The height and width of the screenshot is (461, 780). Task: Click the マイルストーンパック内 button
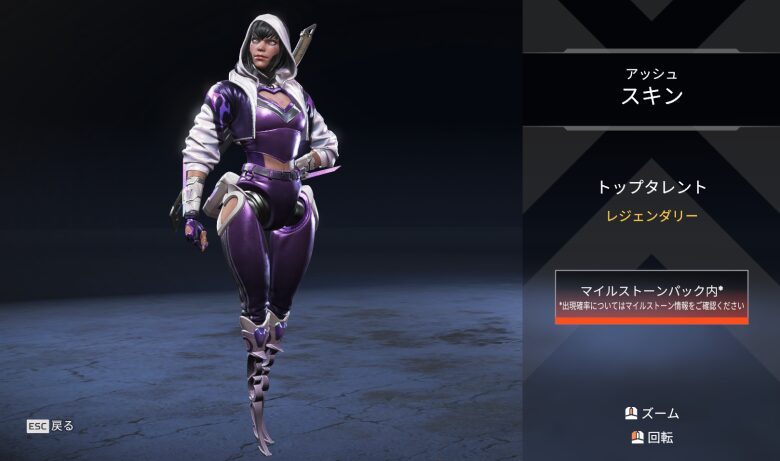651,296
